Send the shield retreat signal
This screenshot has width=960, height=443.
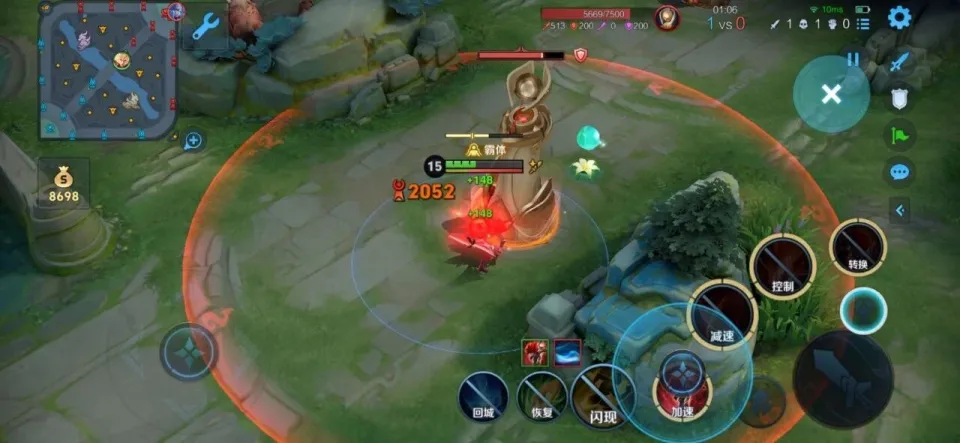(900, 99)
